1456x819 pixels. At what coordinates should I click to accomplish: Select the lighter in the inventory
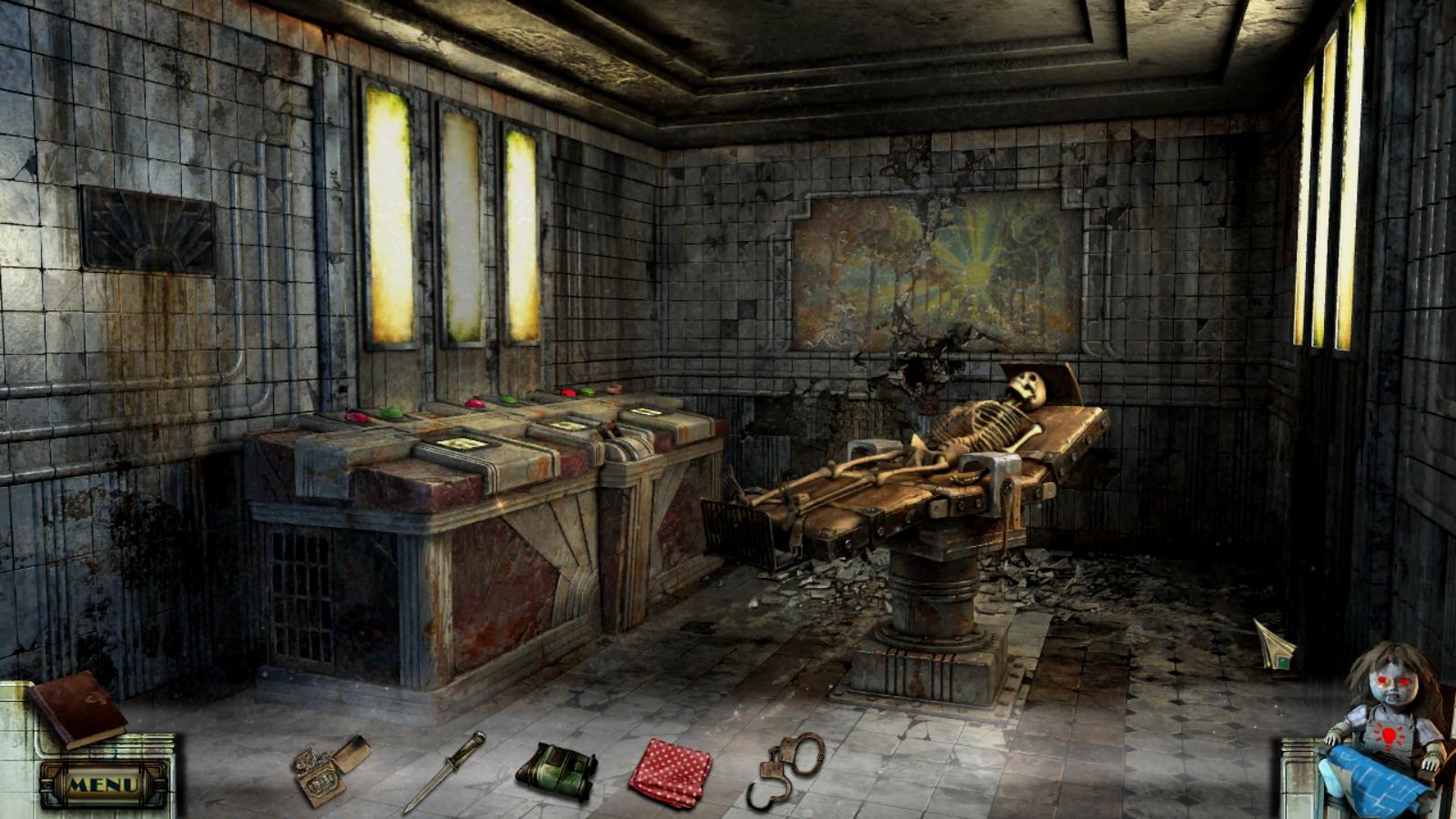point(329,770)
